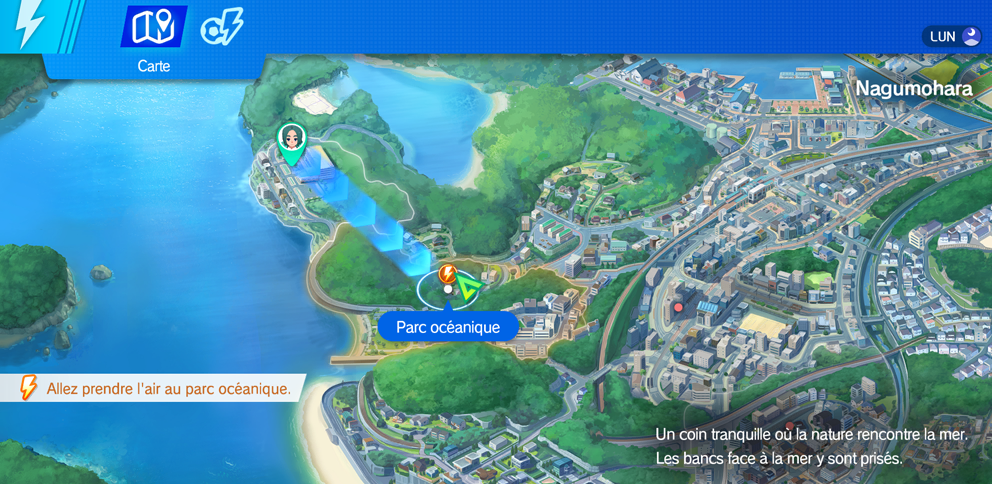Open the Carte map tab
The image size is (992, 484).
153,28
